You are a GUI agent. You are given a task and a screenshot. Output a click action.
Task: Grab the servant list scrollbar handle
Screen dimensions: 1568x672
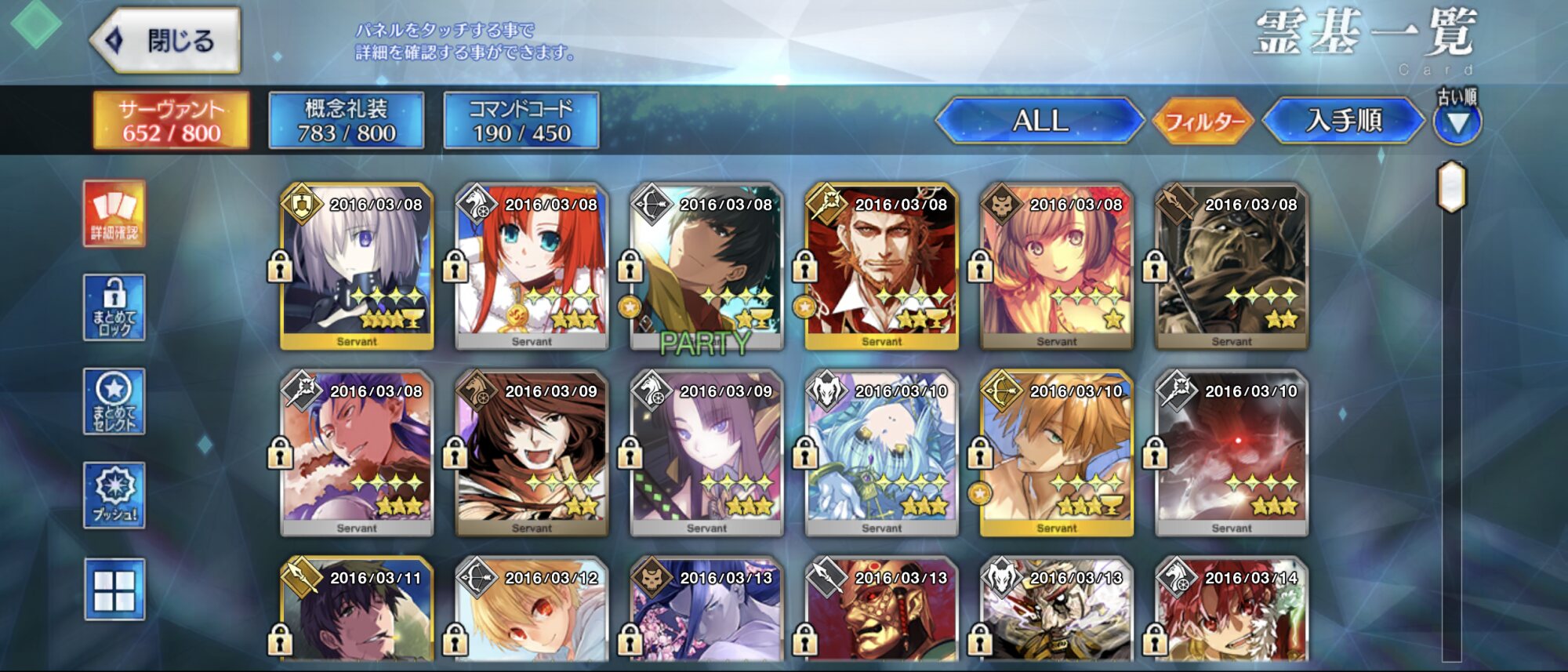tap(1451, 187)
